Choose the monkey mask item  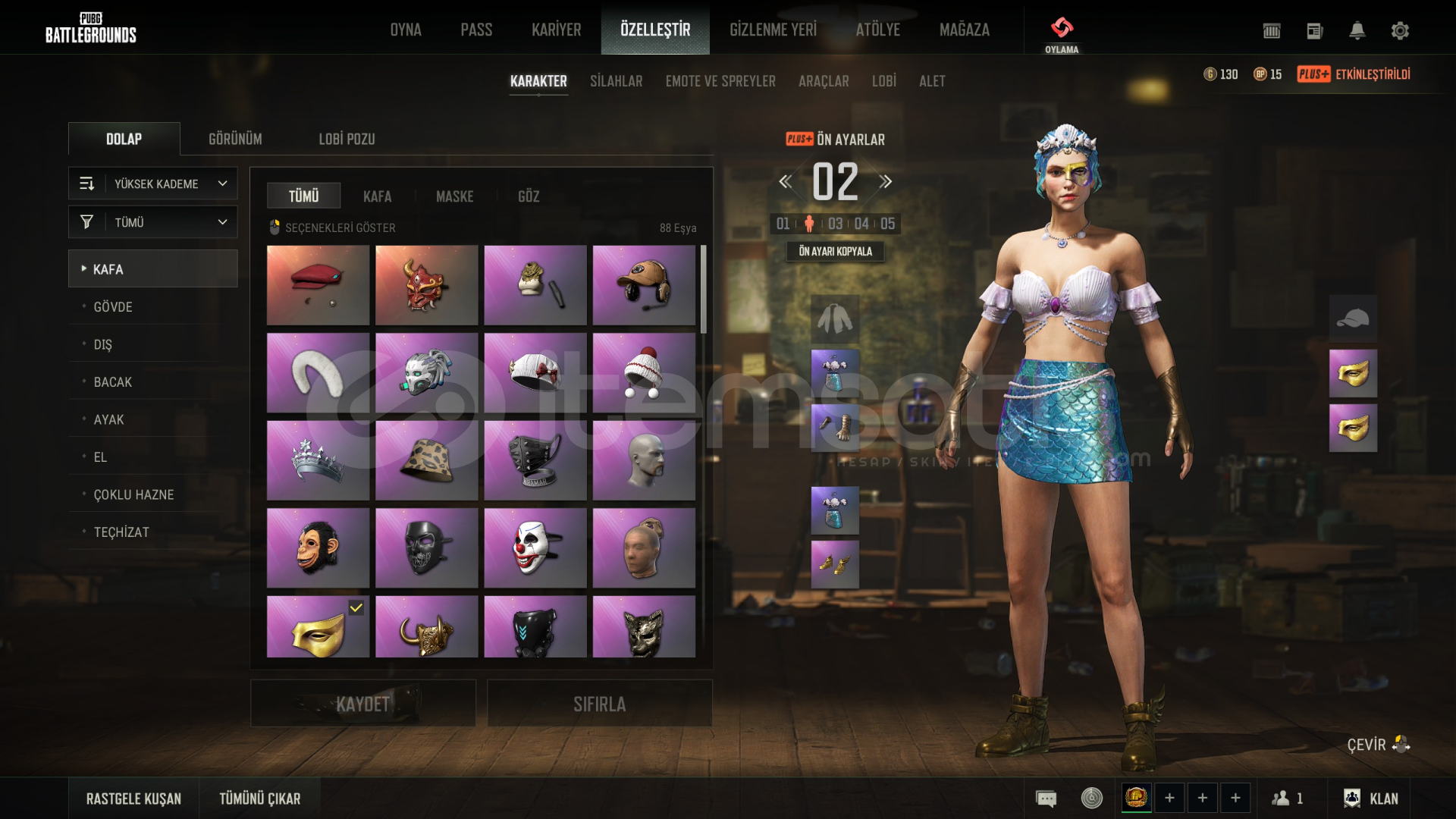(x=318, y=548)
